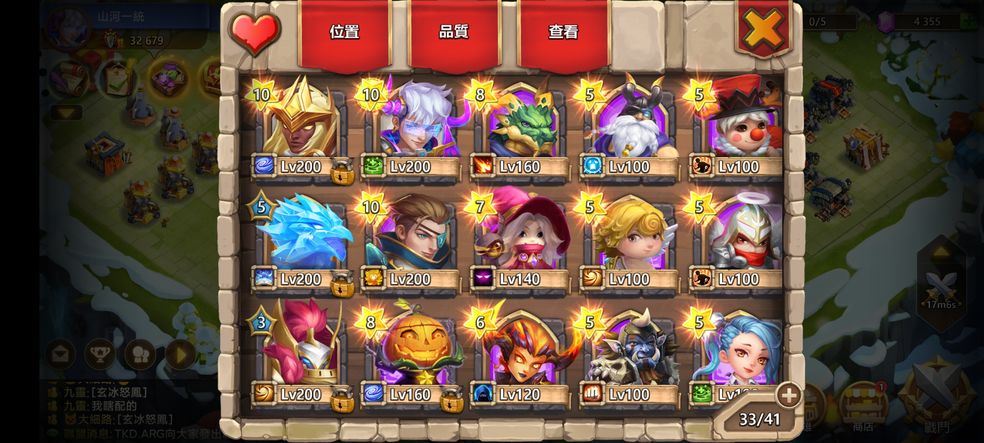Pick the pink-hat witch Lv140 hero
The image size is (984, 443).
(520, 240)
